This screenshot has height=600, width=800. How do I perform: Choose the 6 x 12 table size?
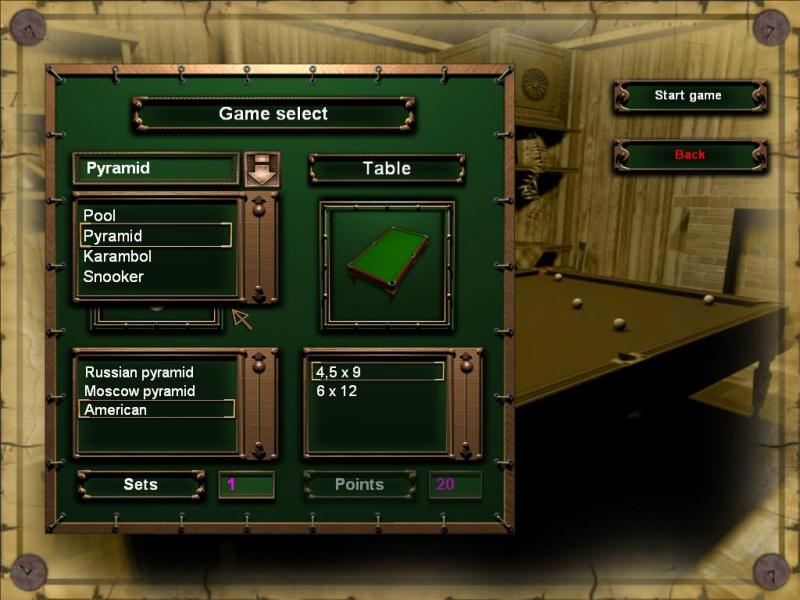pyautogui.click(x=337, y=391)
